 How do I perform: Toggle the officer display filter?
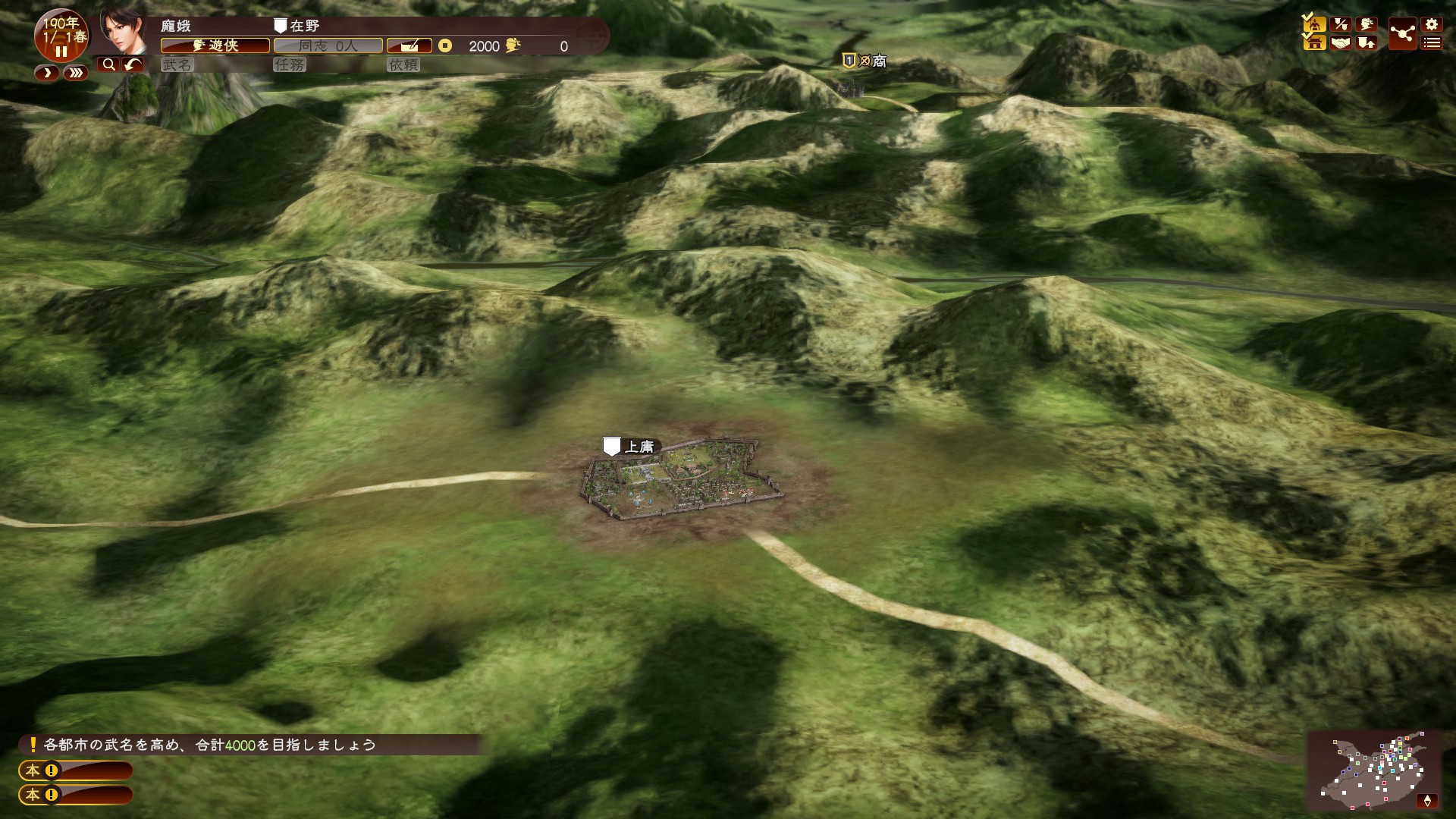pos(1314,24)
